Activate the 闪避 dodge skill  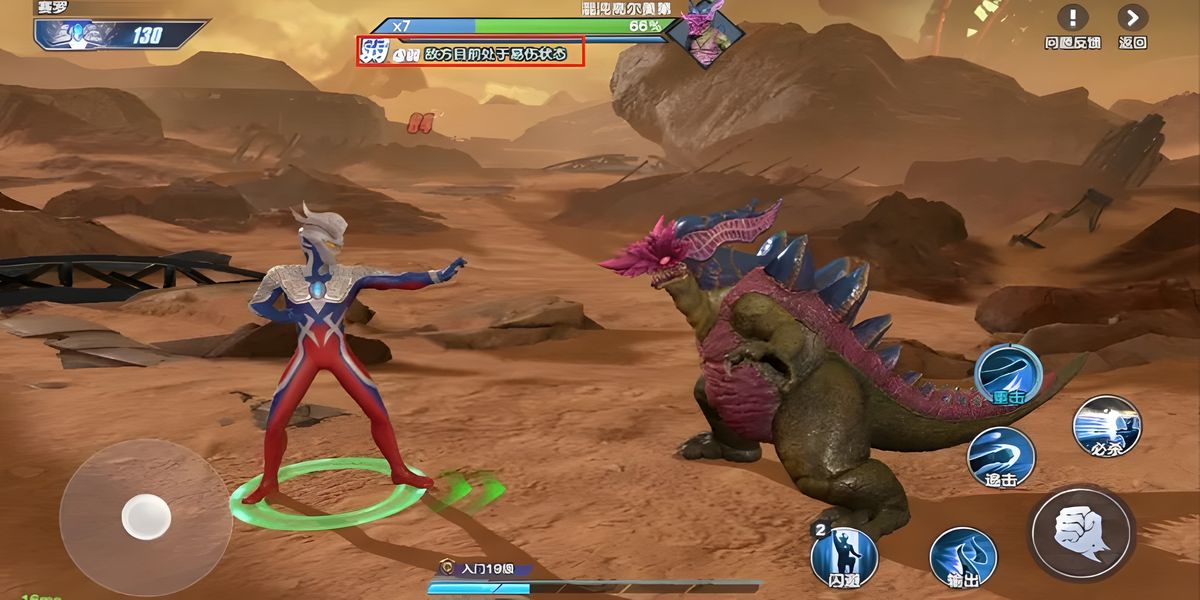click(844, 555)
